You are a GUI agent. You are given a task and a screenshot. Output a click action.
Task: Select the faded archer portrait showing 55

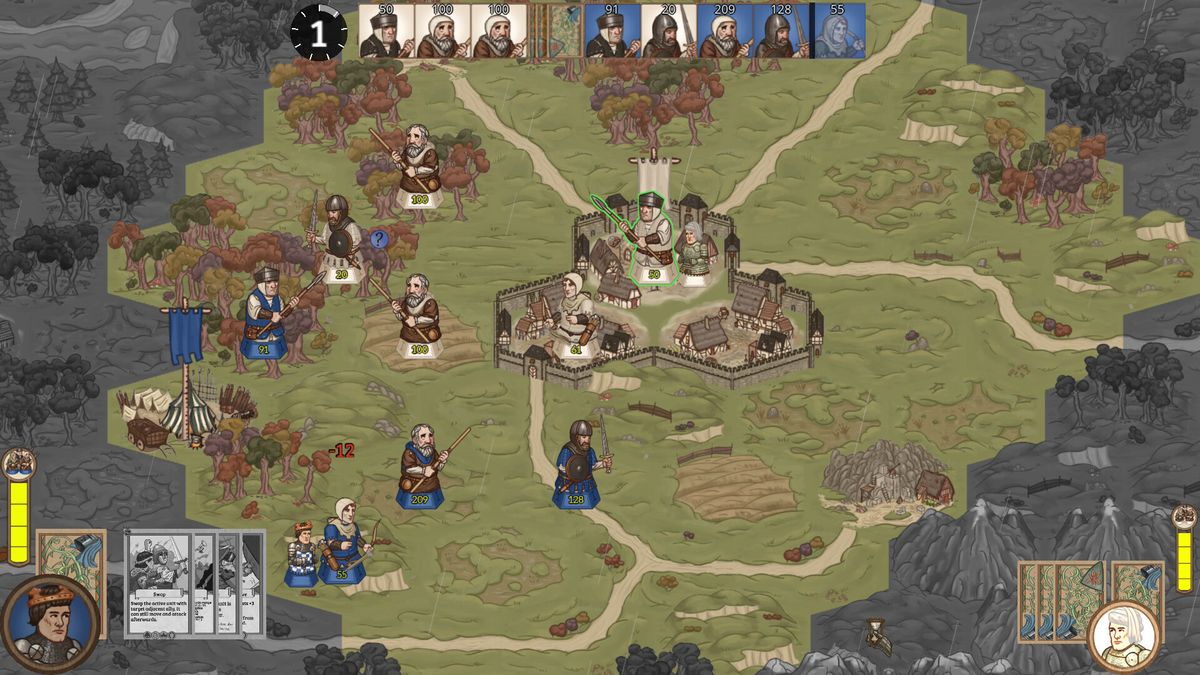point(838,31)
